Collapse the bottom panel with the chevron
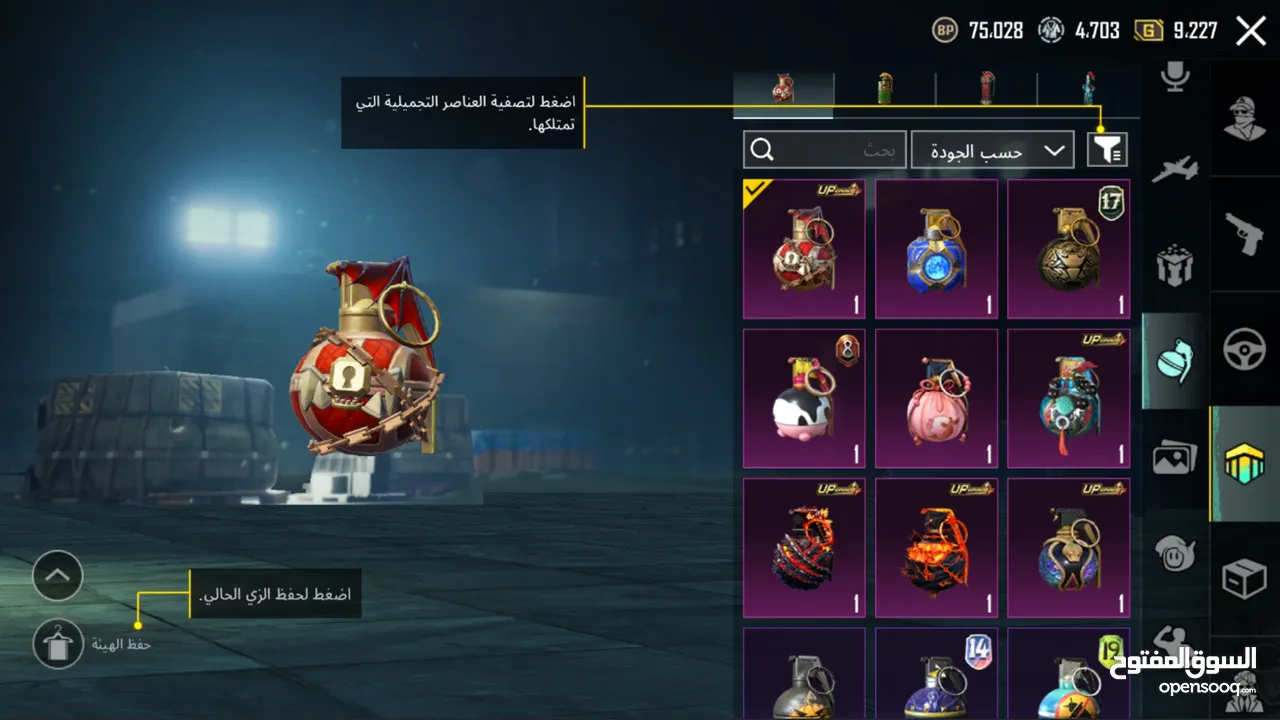This screenshot has height=720, width=1280. (x=57, y=576)
